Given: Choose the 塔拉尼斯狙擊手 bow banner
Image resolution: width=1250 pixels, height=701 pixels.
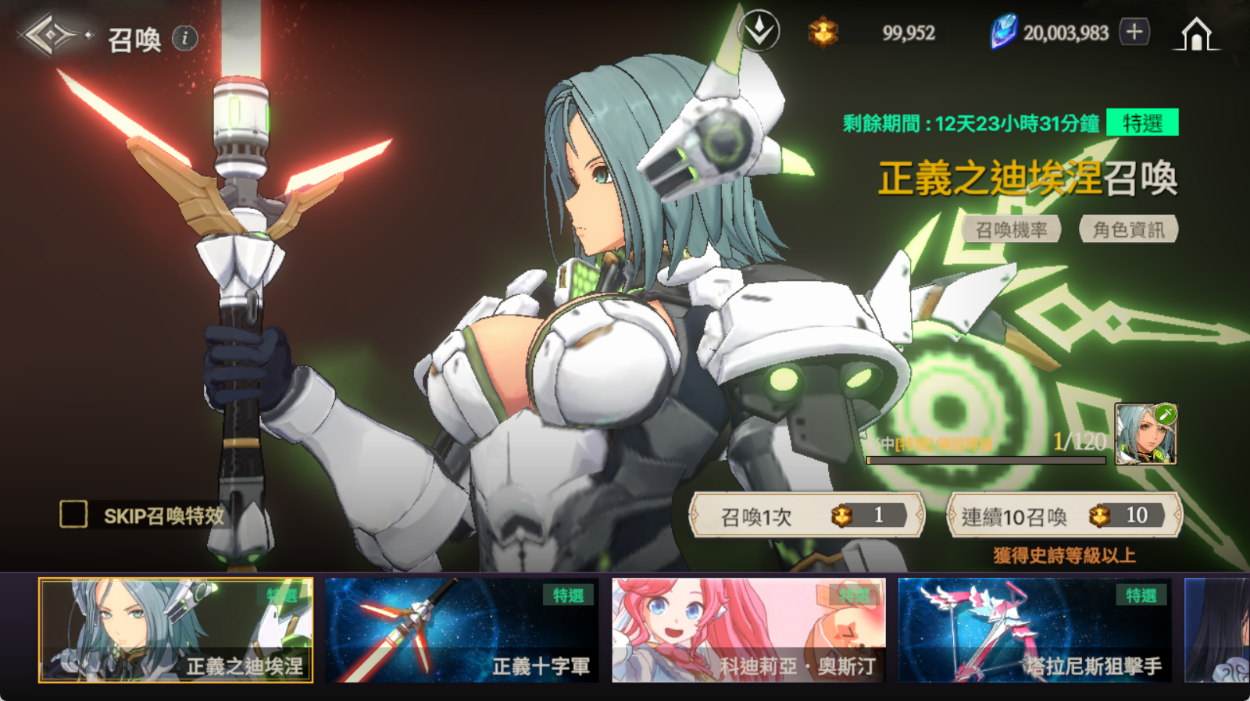Looking at the screenshot, I should (1034, 630).
